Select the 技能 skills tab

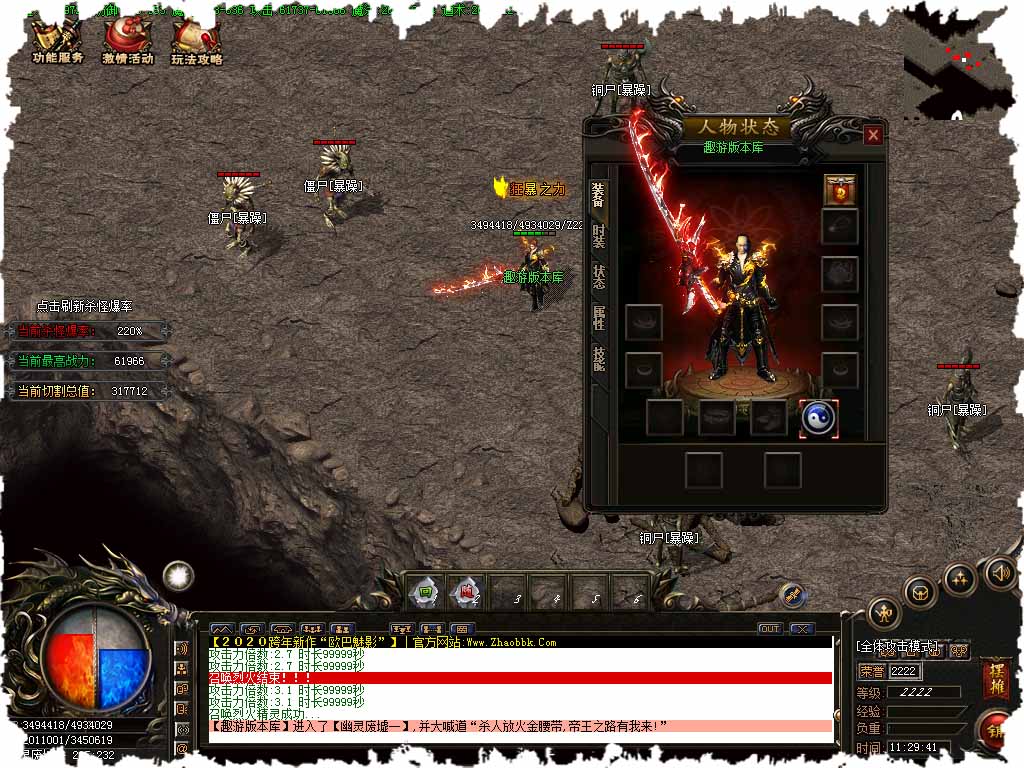598,358
